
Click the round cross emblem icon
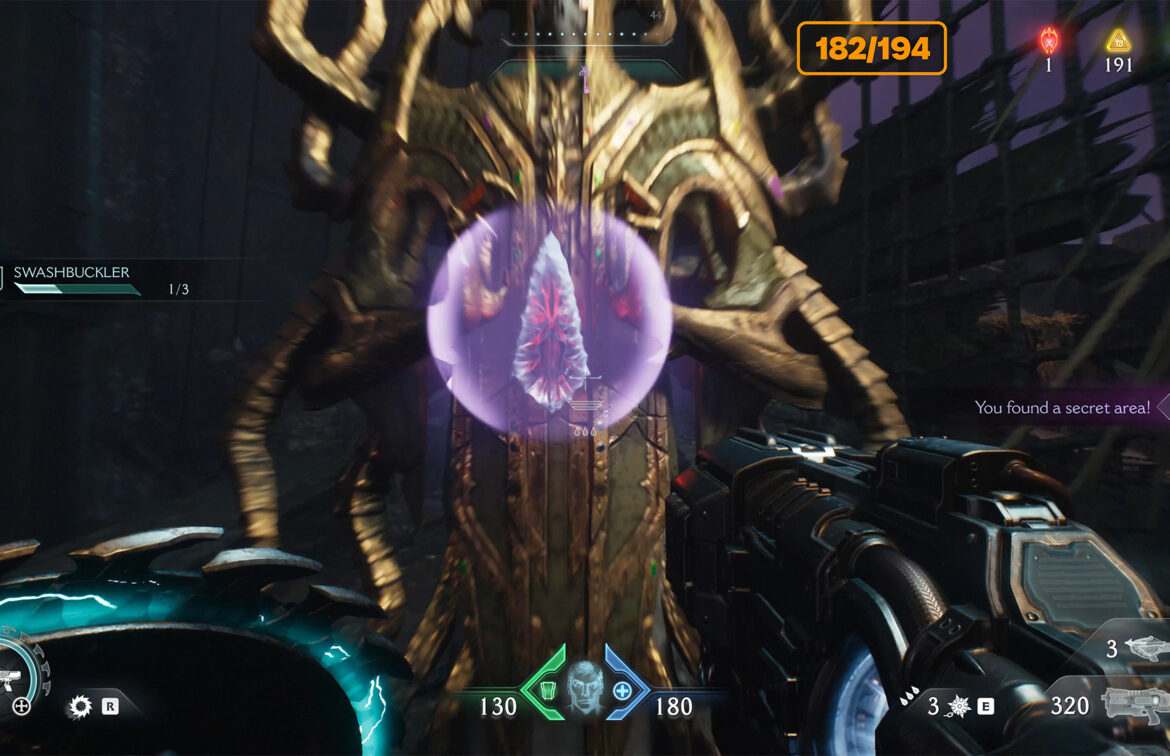click(x=21, y=706)
